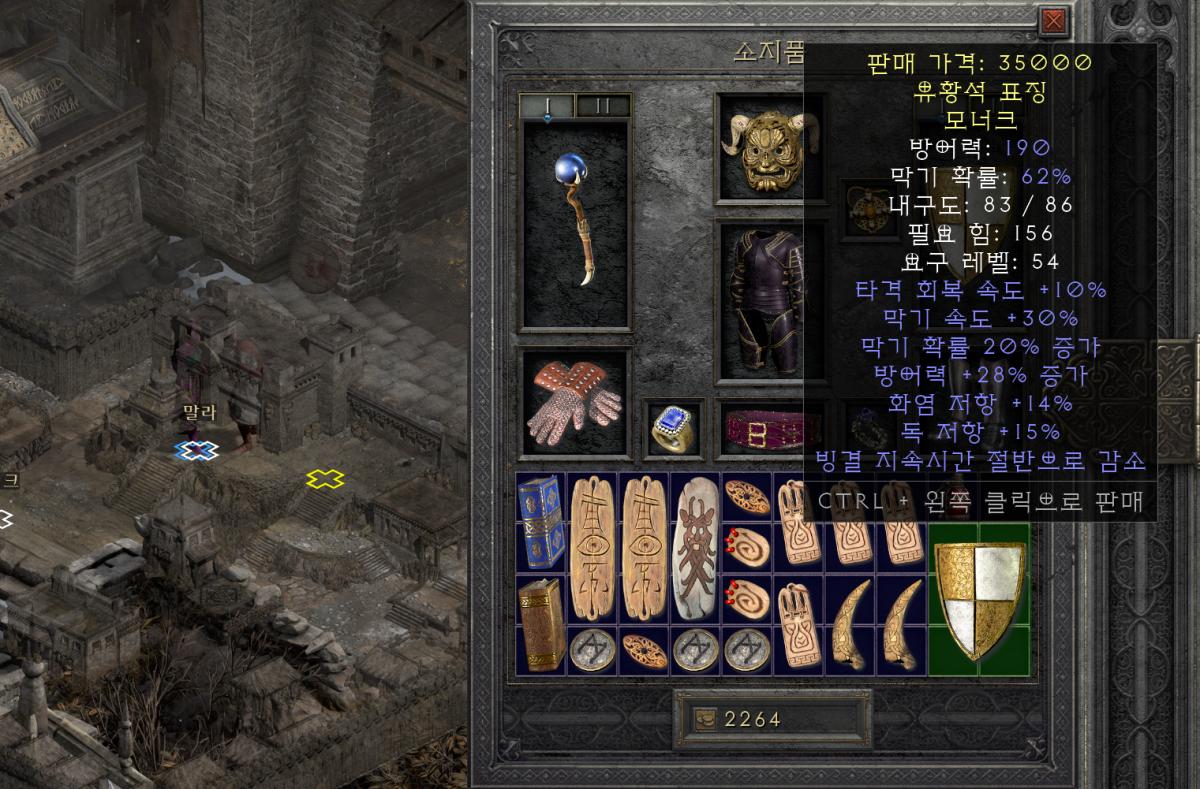Pick the brown tome in inventory

[x=541, y=622]
